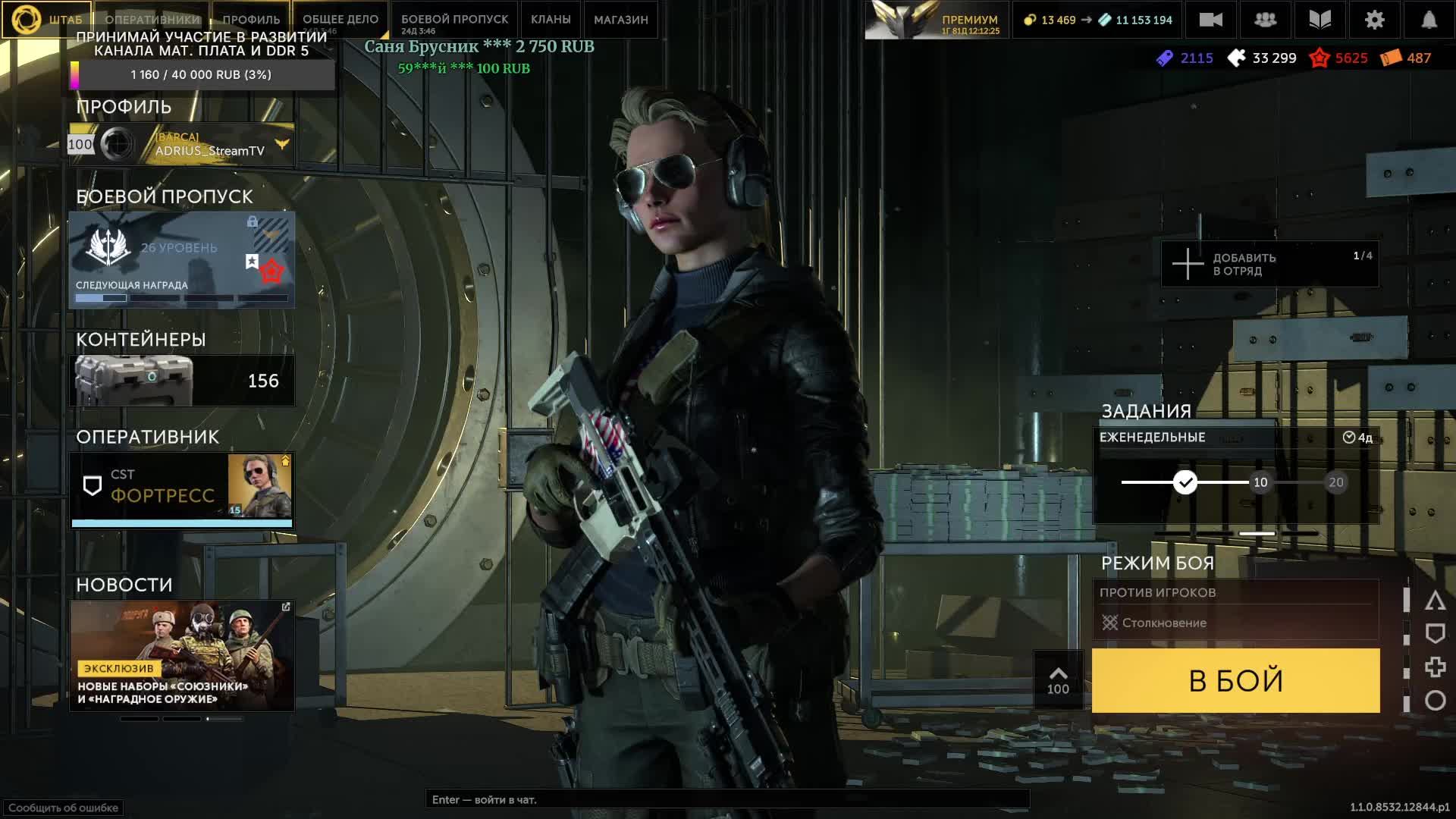The width and height of the screenshot is (1456, 819).
Task: Open the book icon in top bar
Action: pos(1319,20)
